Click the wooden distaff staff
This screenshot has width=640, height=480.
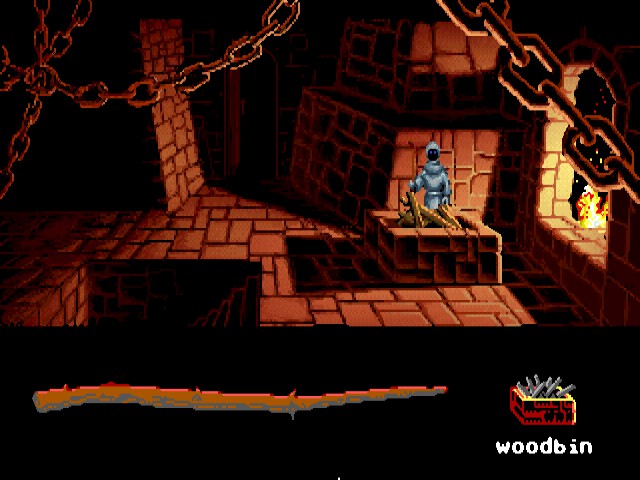coord(240,400)
